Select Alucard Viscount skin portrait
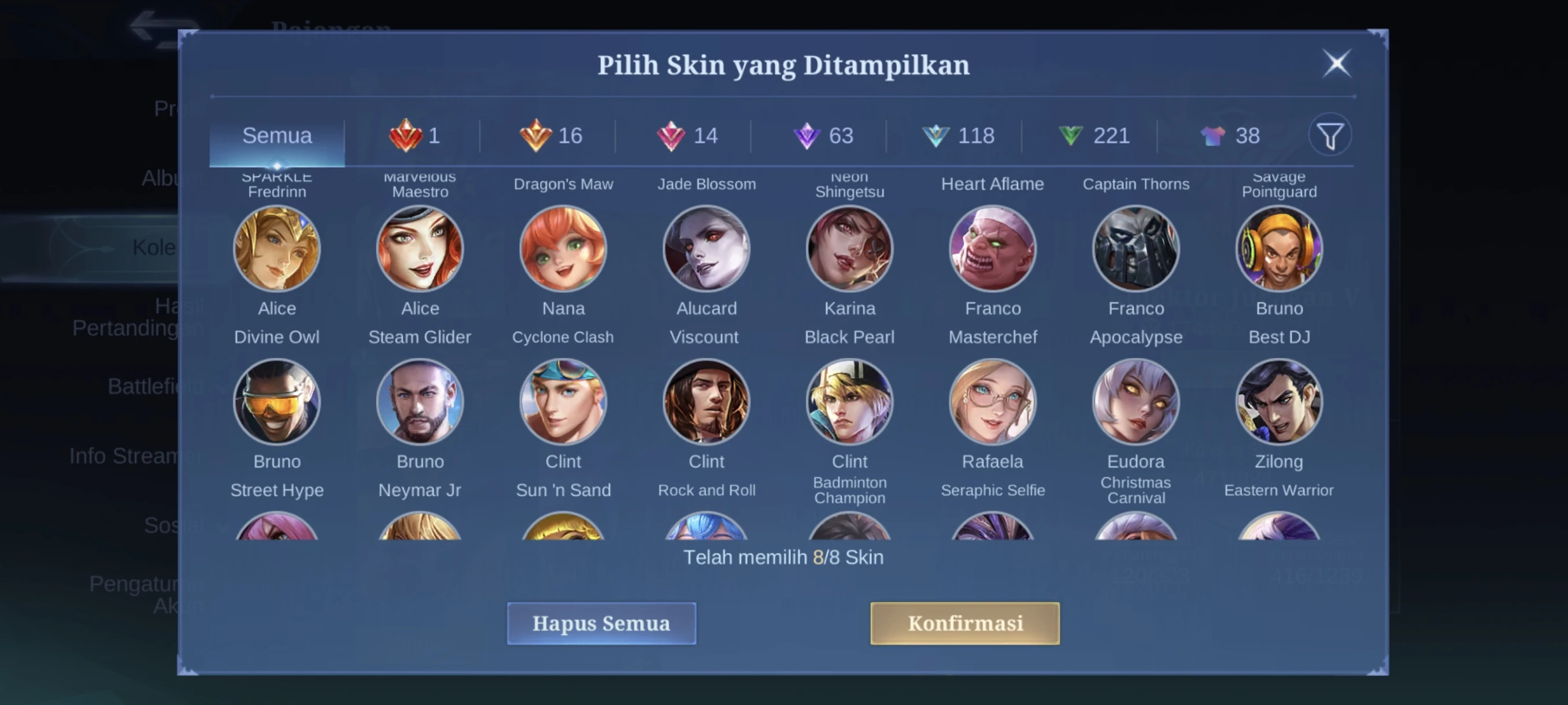The image size is (1568, 705). tap(706, 249)
